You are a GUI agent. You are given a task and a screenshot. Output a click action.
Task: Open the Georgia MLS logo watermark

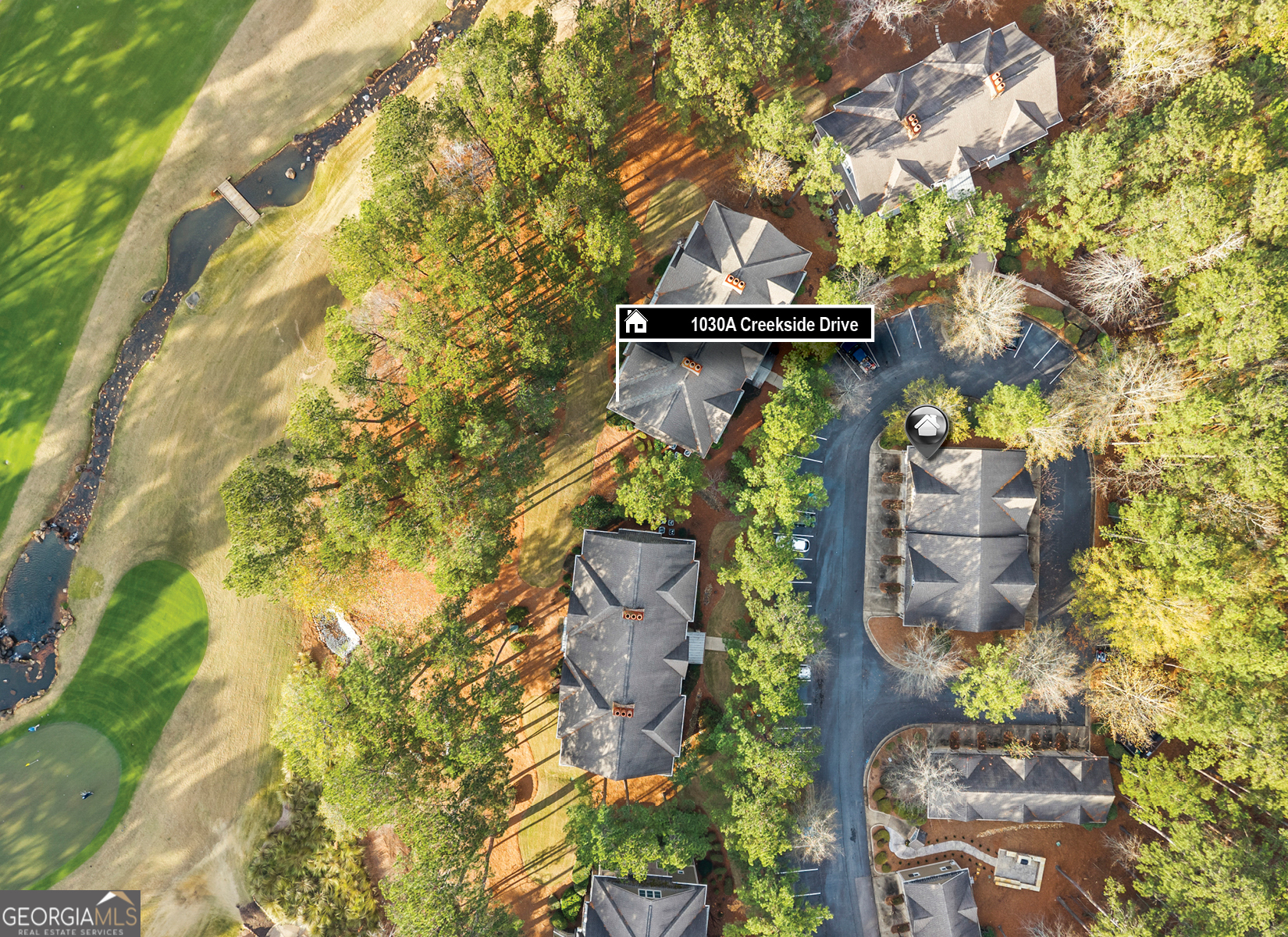[70, 914]
